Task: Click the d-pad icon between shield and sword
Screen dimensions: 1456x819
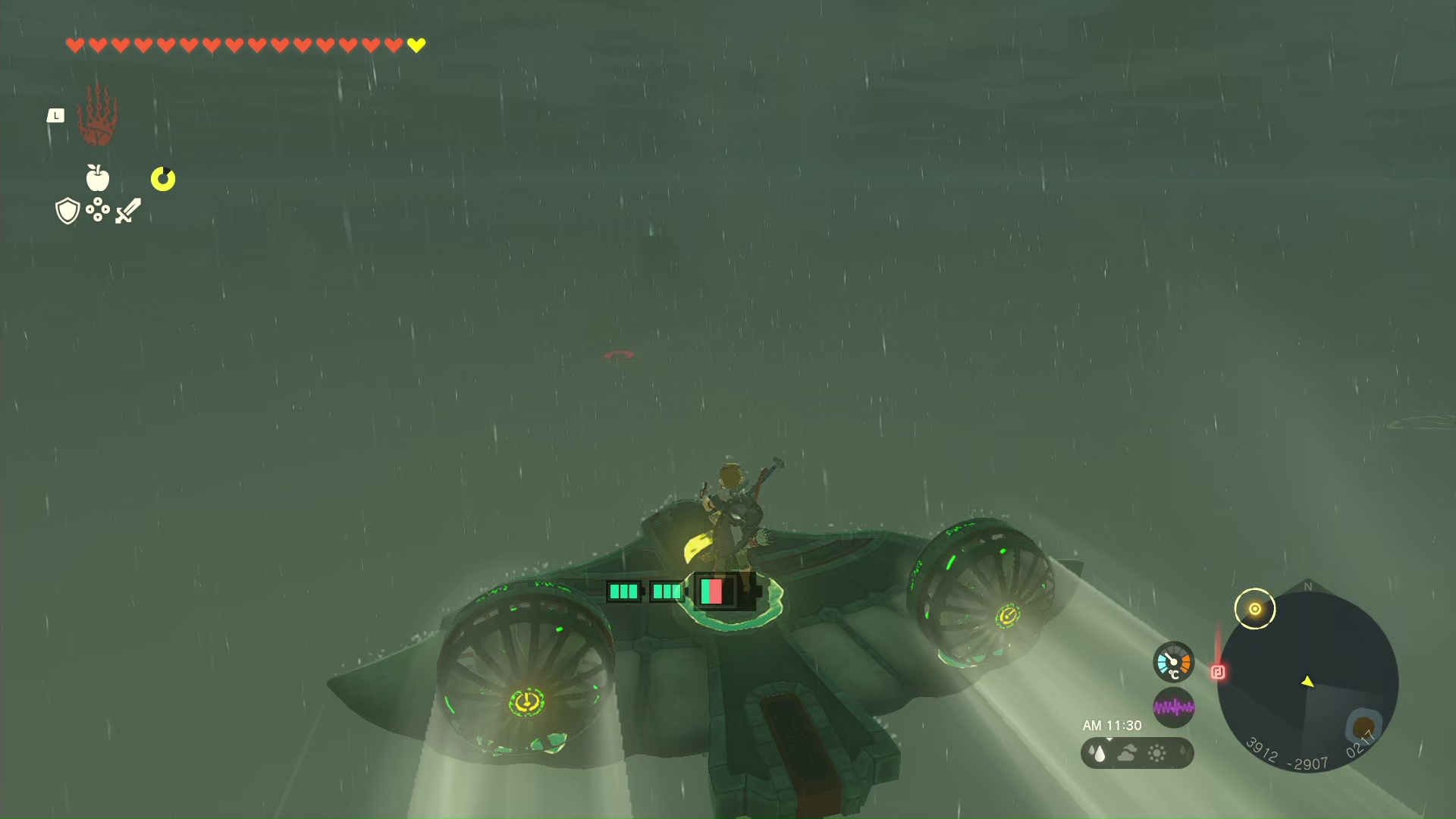Action: coord(98,209)
